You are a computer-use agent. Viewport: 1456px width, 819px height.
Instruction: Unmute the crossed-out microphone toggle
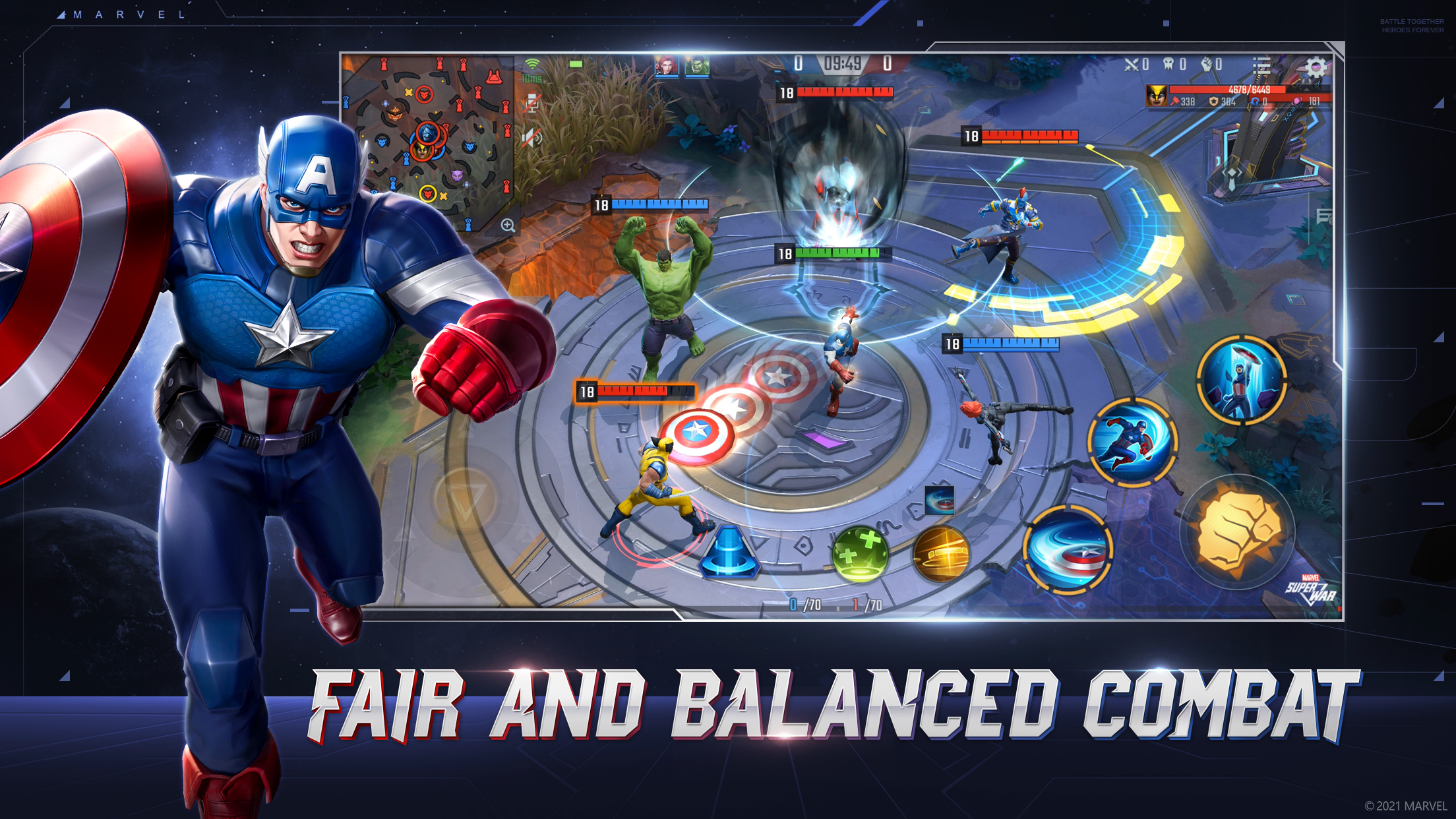pyautogui.click(x=531, y=104)
